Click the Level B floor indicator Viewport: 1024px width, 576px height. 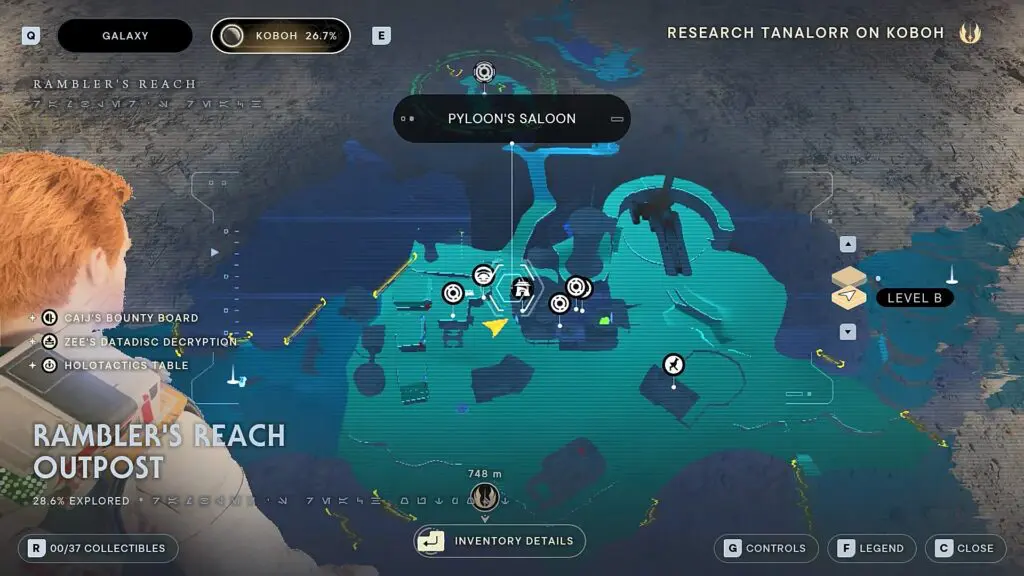click(914, 298)
